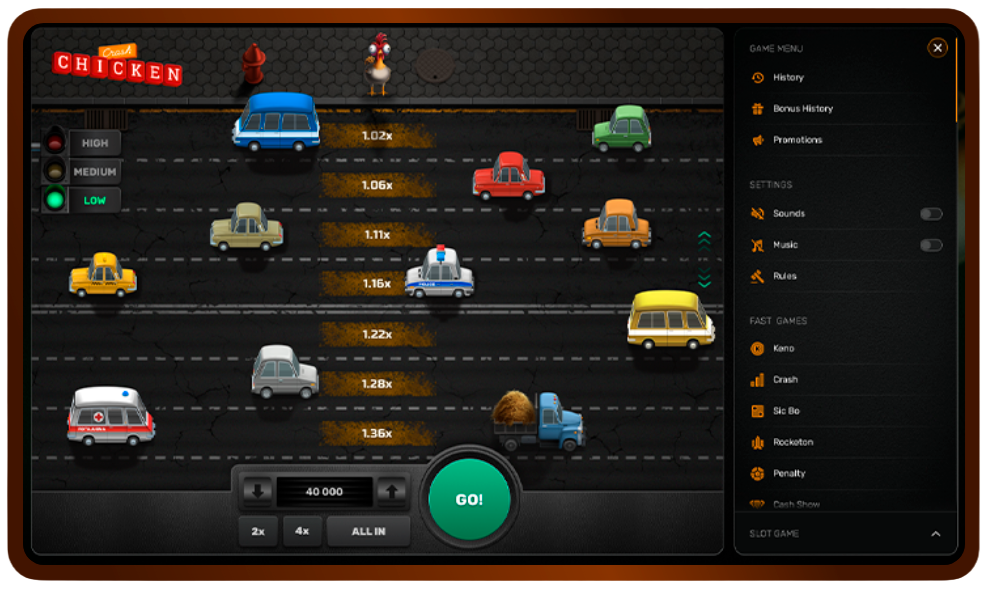Screen dimensions: 995x590
Task: Switch to the LOW risk level
Action: click(x=94, y=200)
